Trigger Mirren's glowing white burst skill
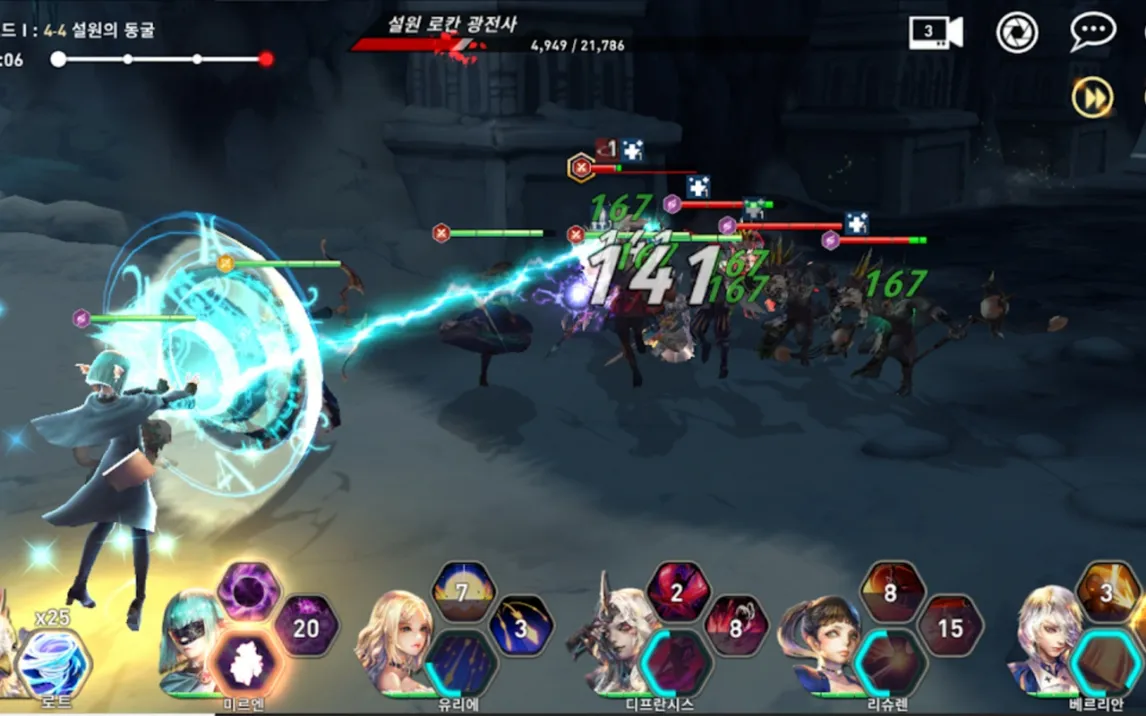 pyautogui.click(x=246, y=663)
